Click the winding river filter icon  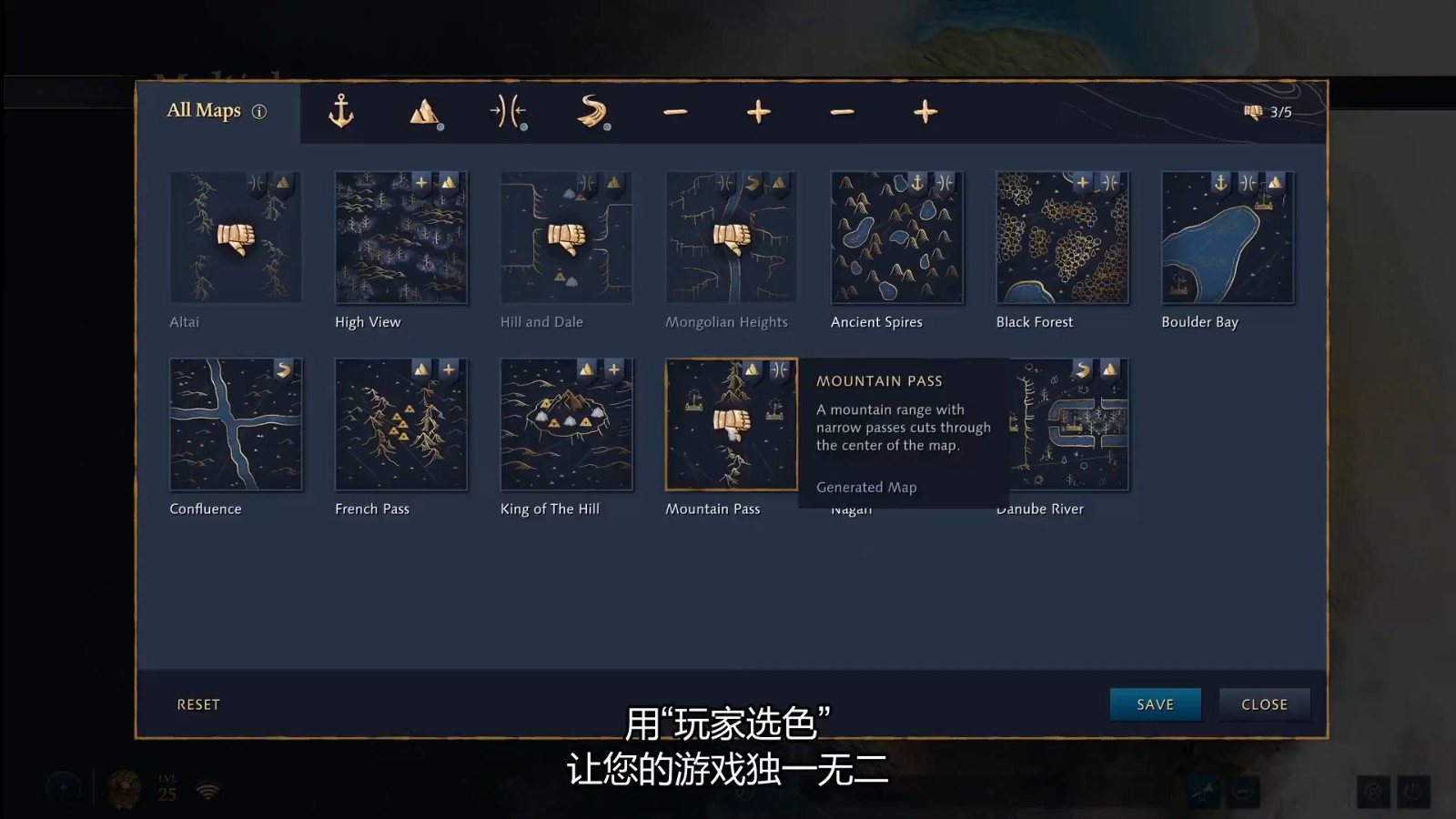click(592, 111)
